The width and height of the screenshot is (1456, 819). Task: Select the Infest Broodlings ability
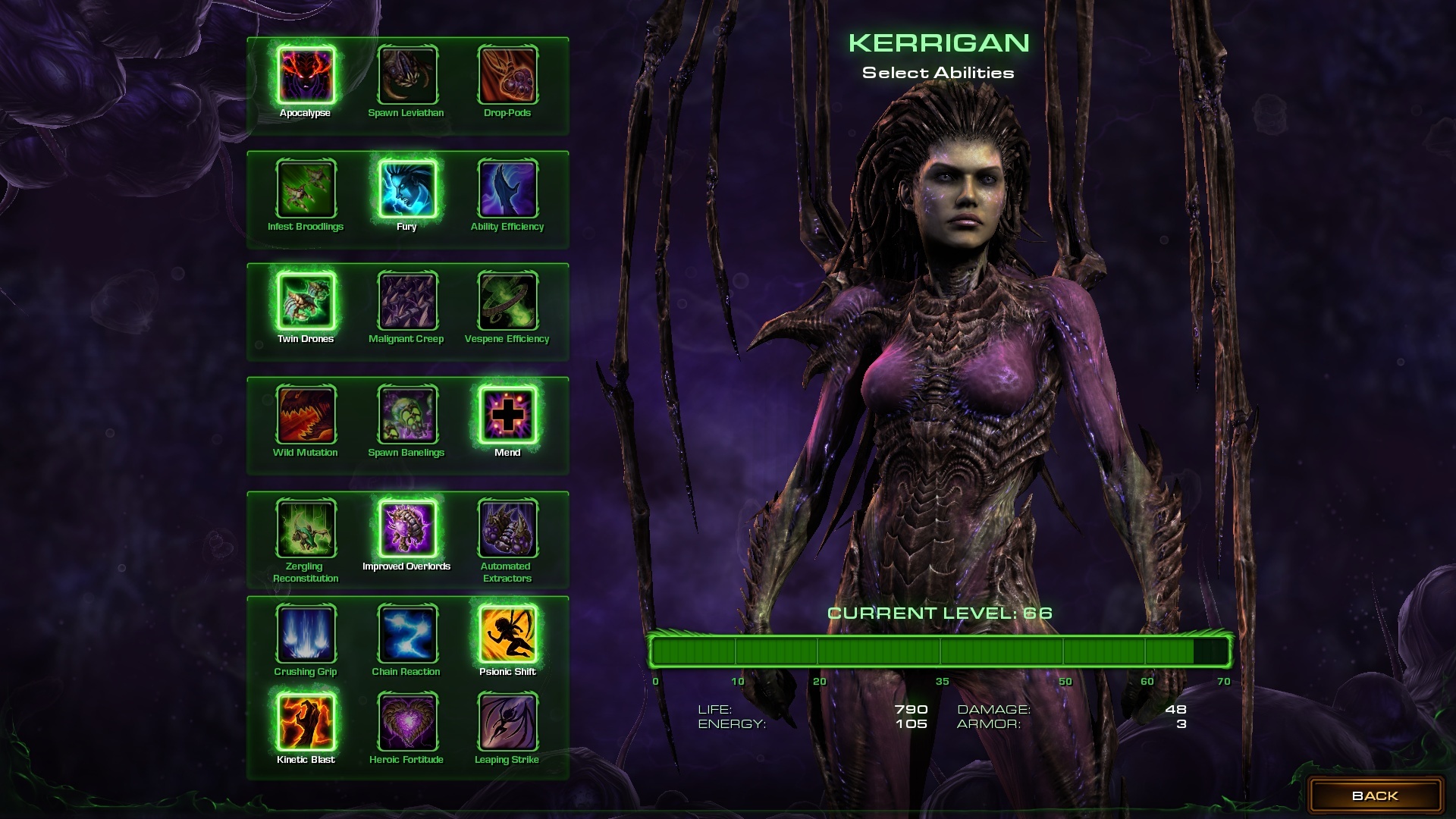pos(306,189)
